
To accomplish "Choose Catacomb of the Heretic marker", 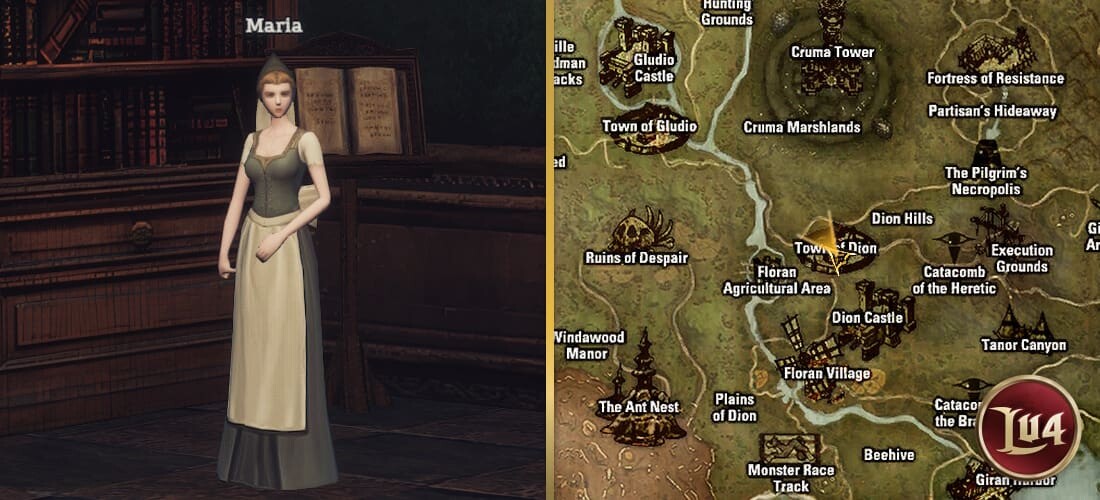I will [x=954, y=280].
